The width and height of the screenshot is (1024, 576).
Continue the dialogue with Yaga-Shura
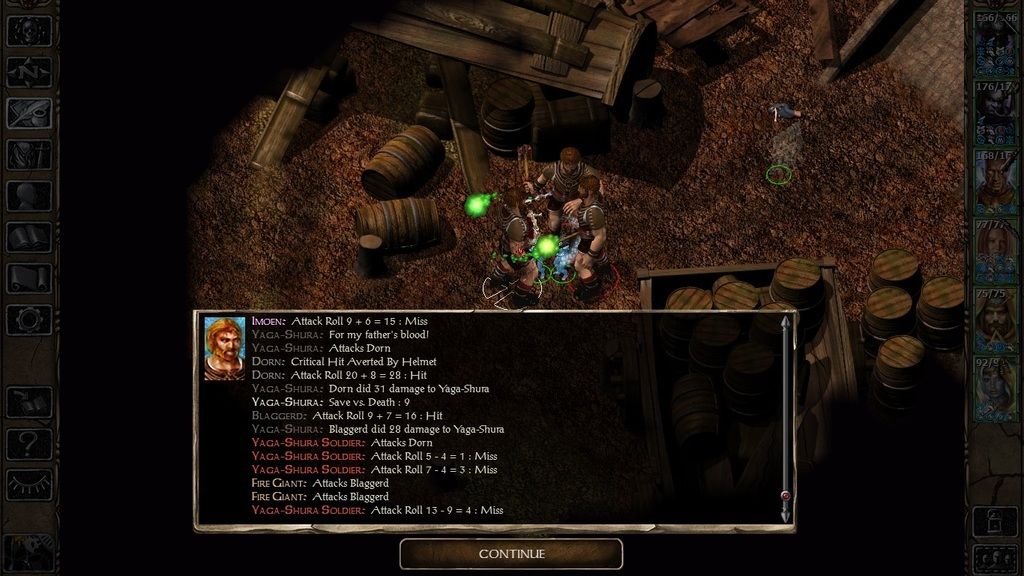[511, 554]
